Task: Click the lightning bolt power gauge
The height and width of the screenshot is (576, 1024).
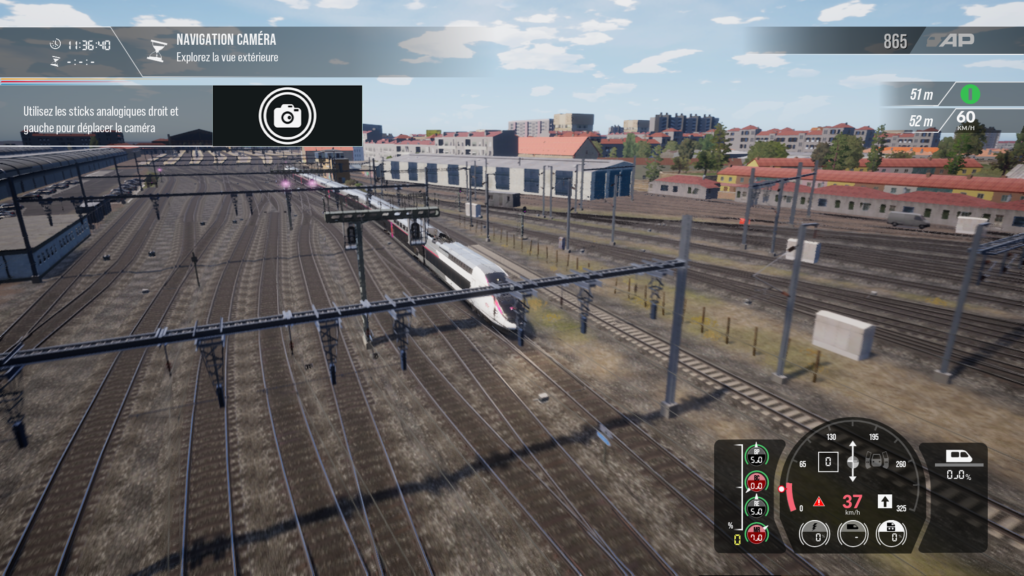Action: click(814, 533)
